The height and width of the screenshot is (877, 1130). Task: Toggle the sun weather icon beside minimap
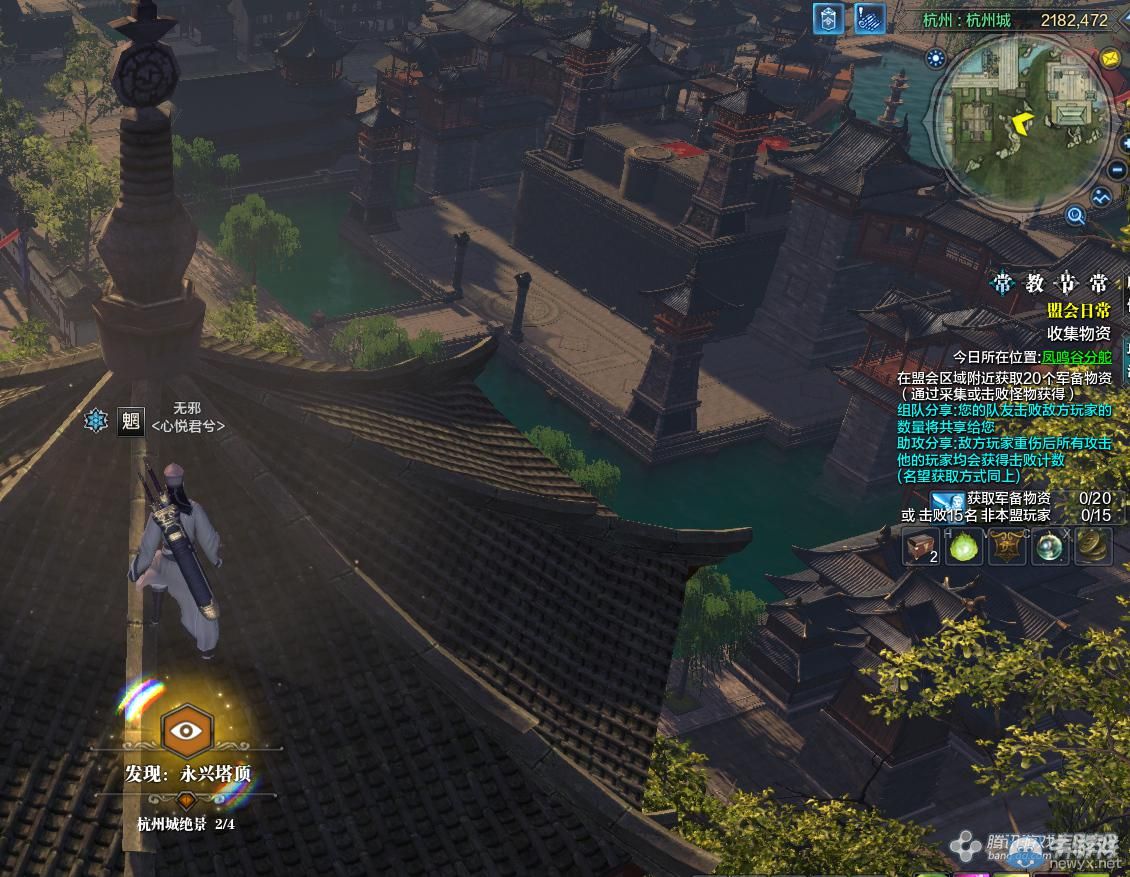click(x=936, y=59)
